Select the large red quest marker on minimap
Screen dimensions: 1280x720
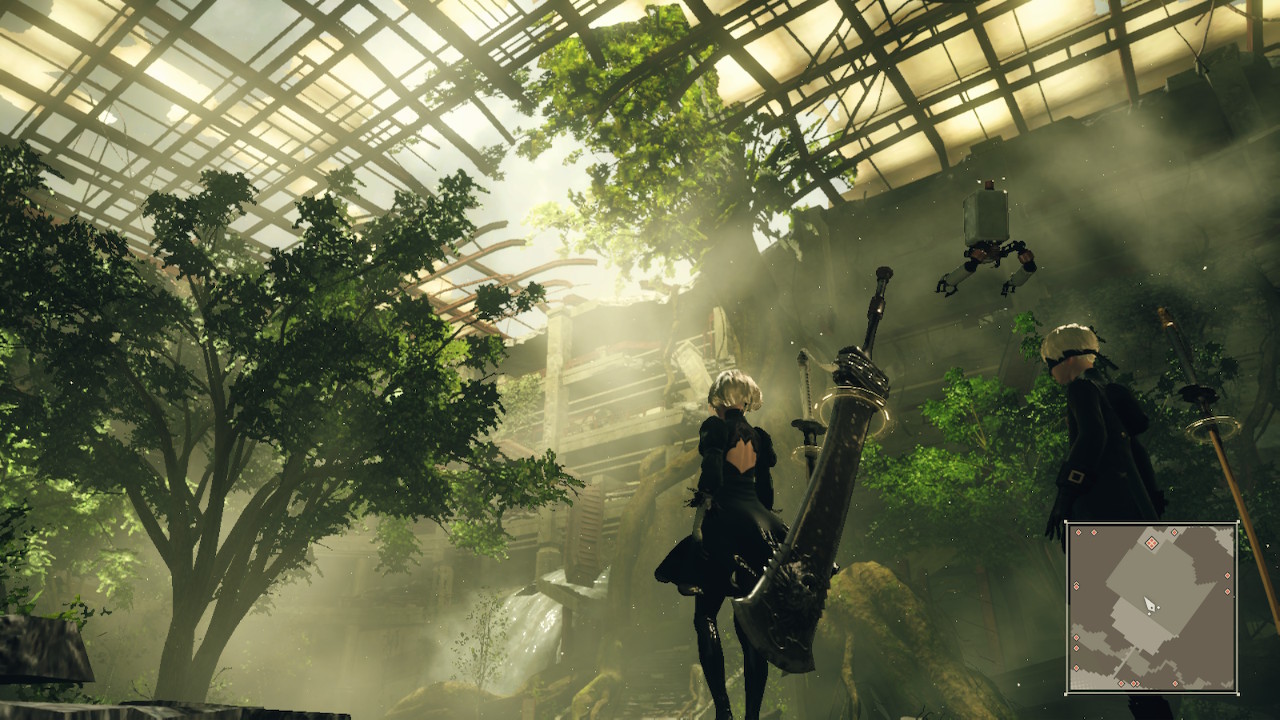(1151, 543)
